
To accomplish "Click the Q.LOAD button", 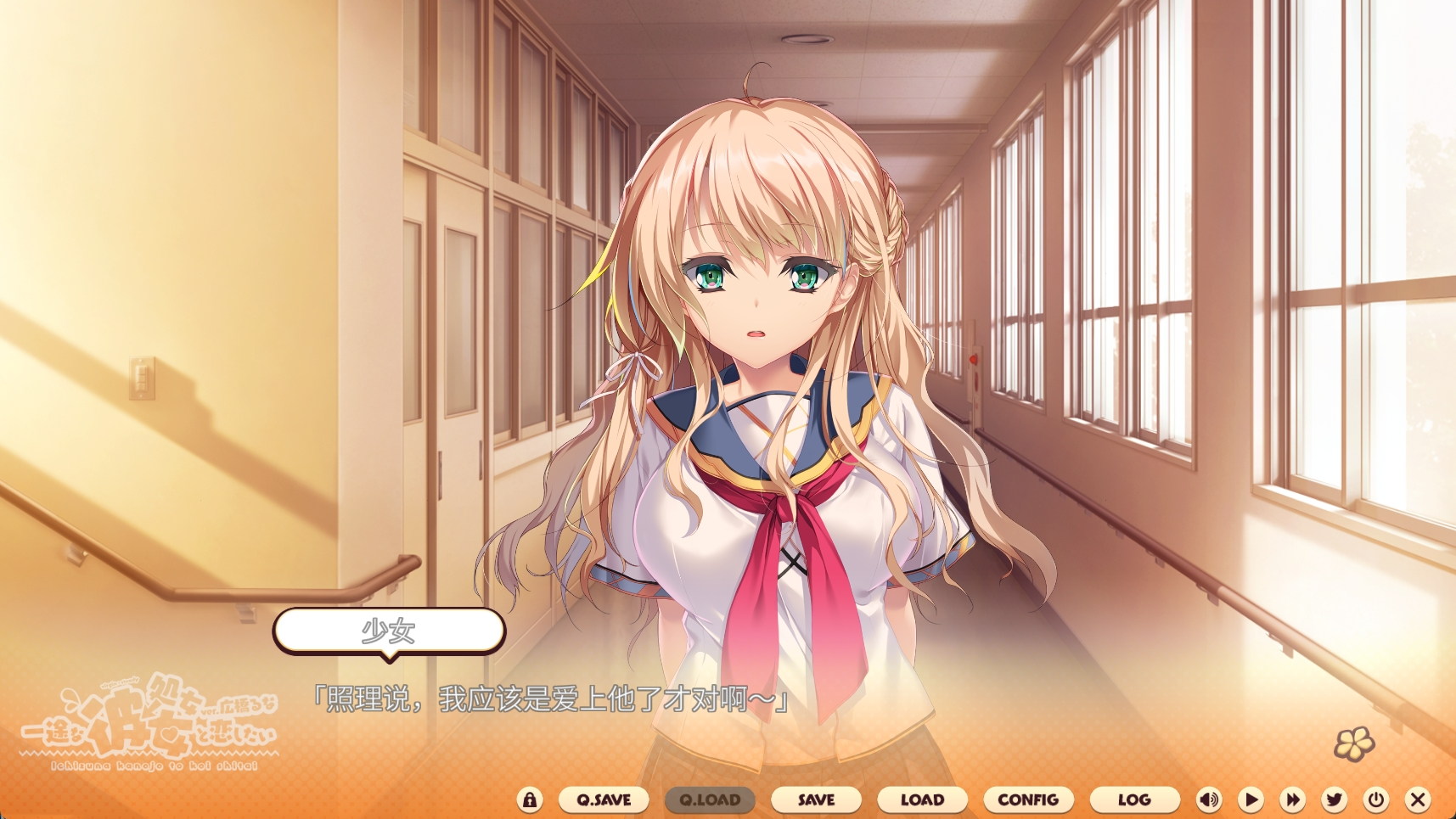I will 710,799.
